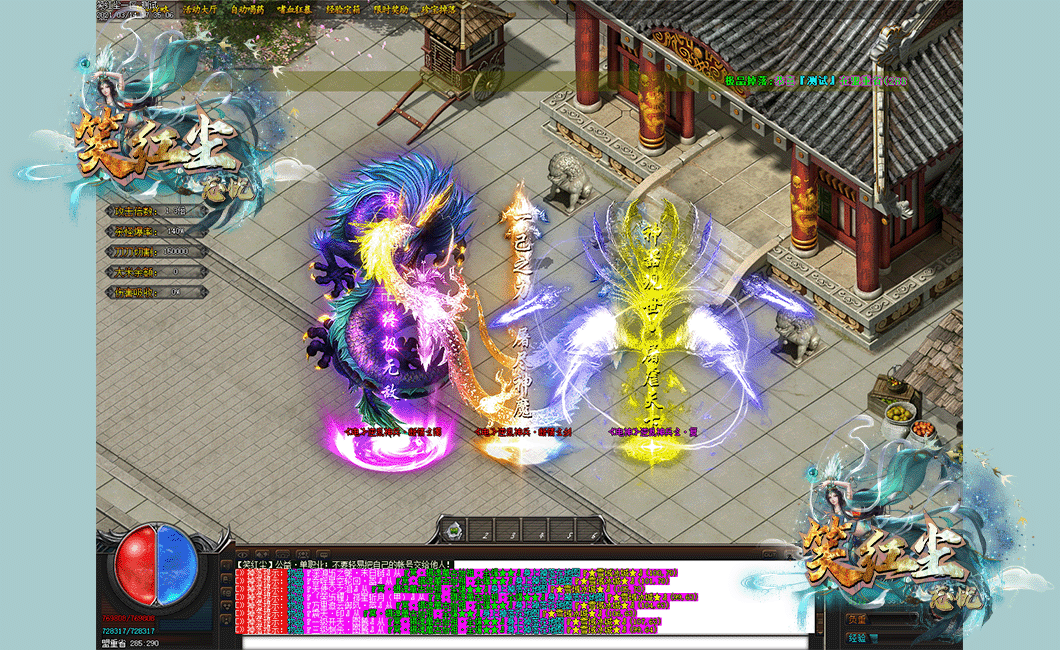The width and height of the screenshot is (1060, 650).
Task: Use the item in hotbar slot one
Action: [x=455, y=530]
